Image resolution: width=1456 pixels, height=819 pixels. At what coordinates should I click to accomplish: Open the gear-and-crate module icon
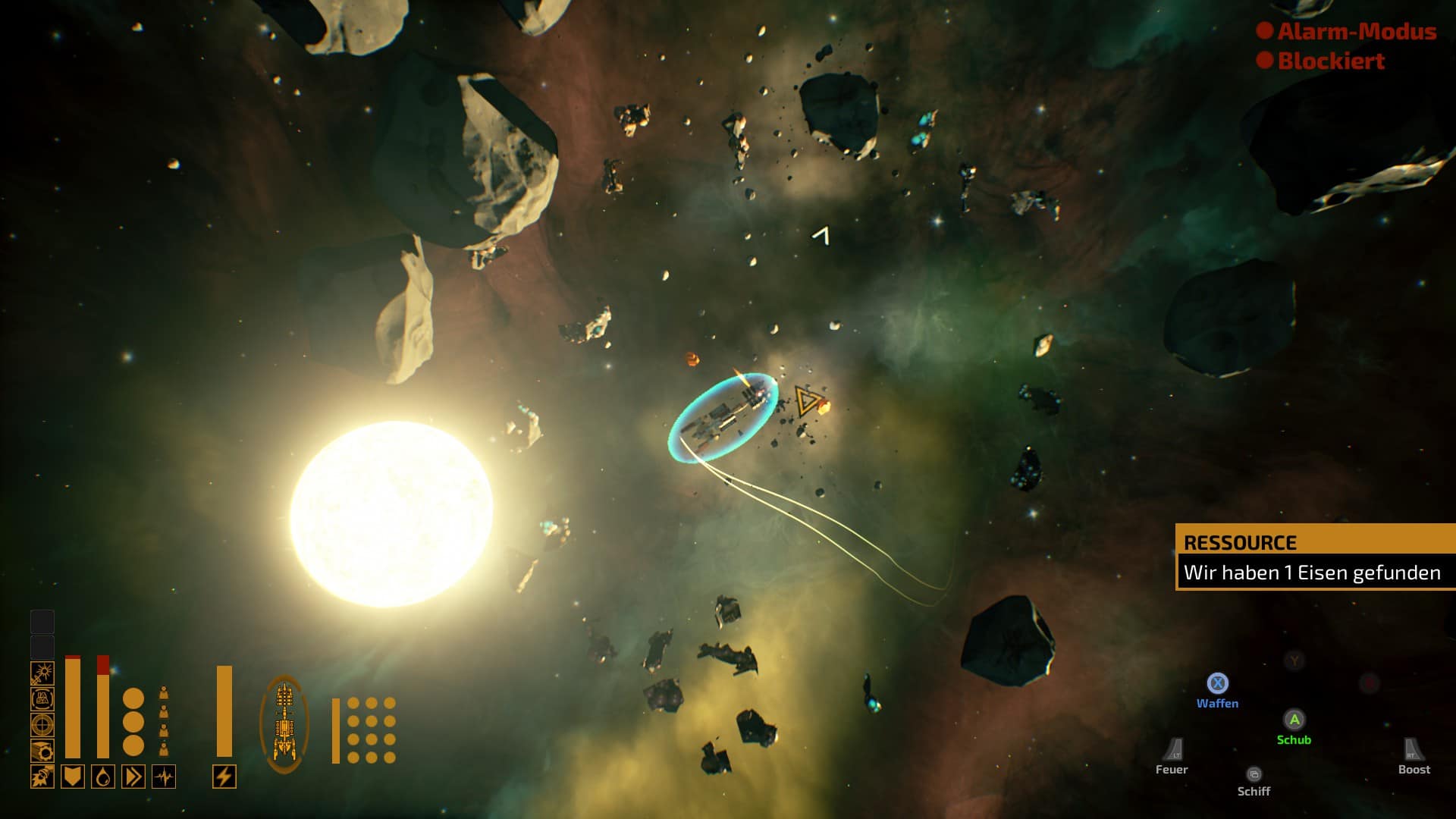42,750
